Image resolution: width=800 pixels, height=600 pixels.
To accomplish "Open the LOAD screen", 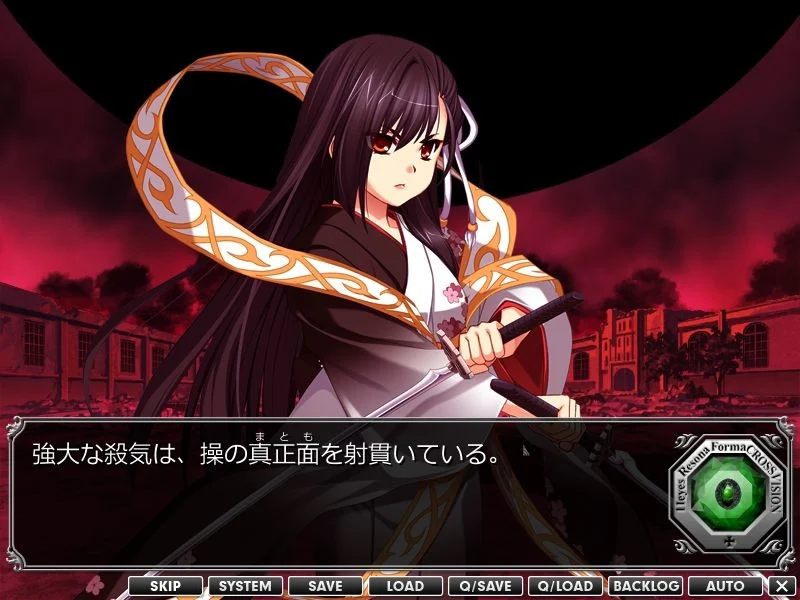I will click(x=405, y=586).
